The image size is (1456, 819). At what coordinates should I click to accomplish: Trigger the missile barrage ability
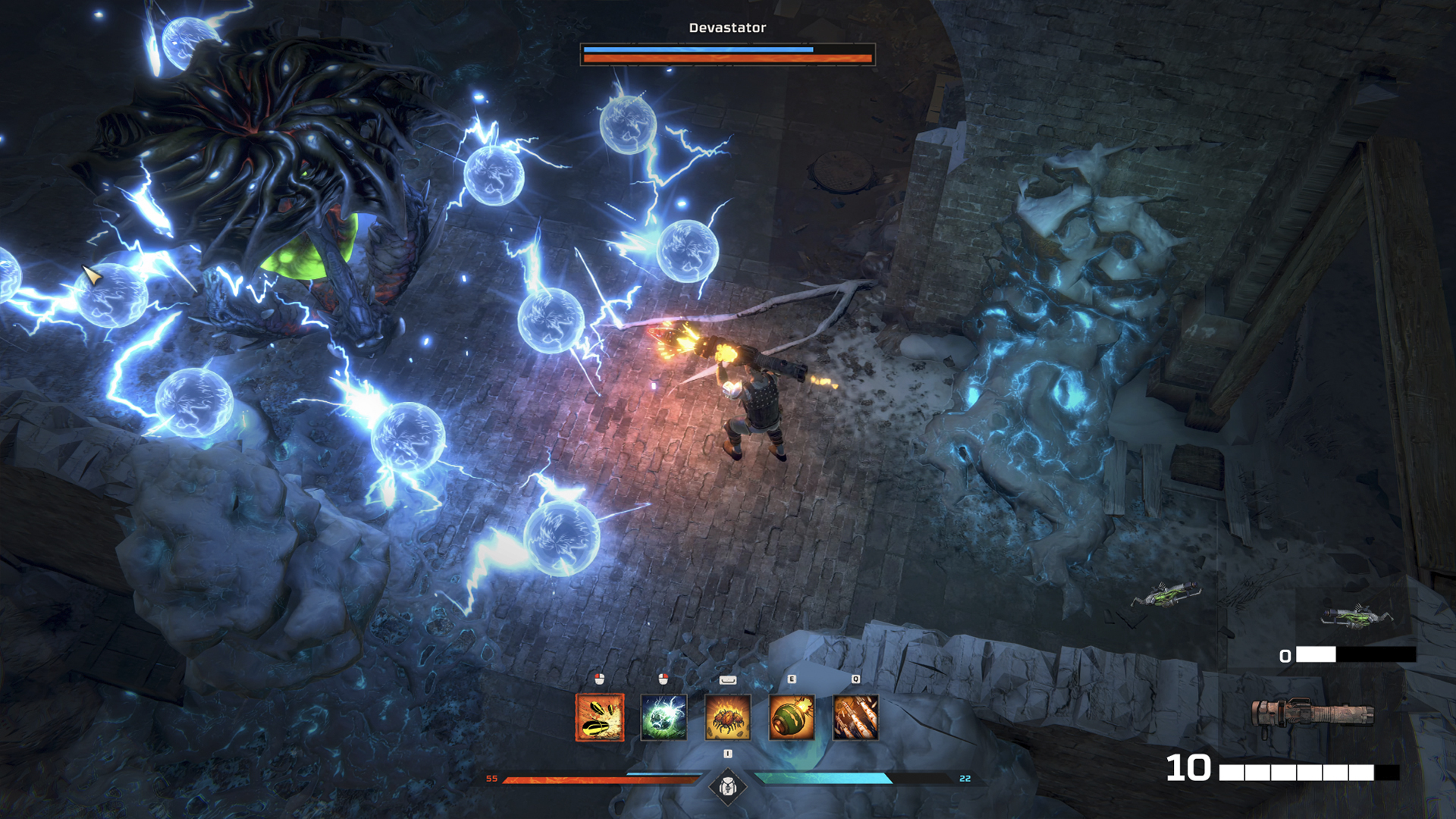855,717
